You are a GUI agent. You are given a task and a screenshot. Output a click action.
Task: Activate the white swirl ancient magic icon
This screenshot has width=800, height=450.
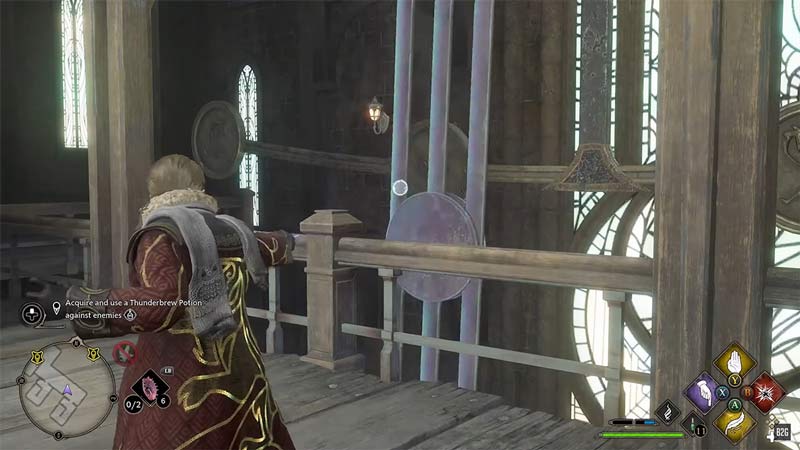click(x=667, y=411)
